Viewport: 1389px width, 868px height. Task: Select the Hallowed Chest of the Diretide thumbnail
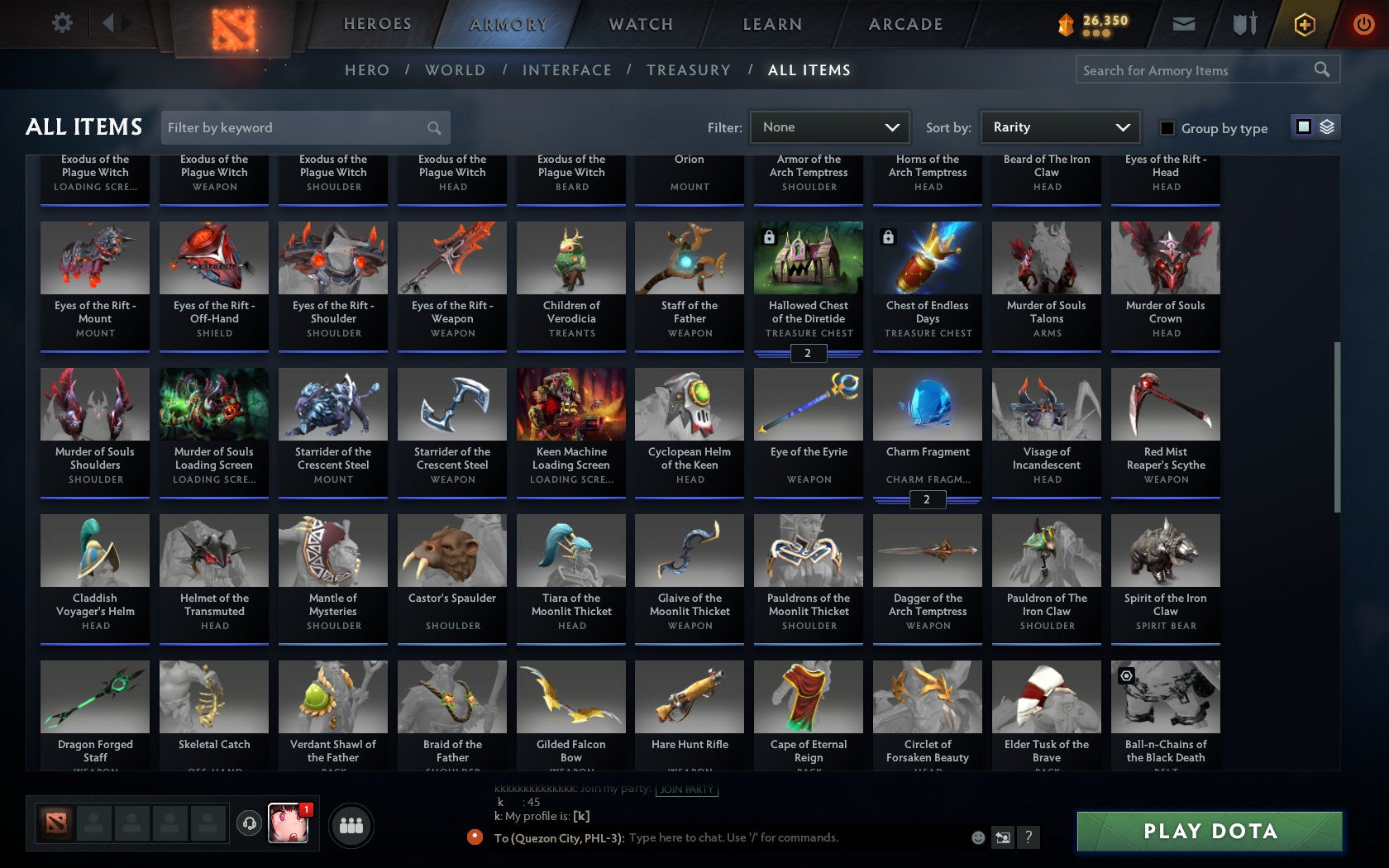pos(808,258)
